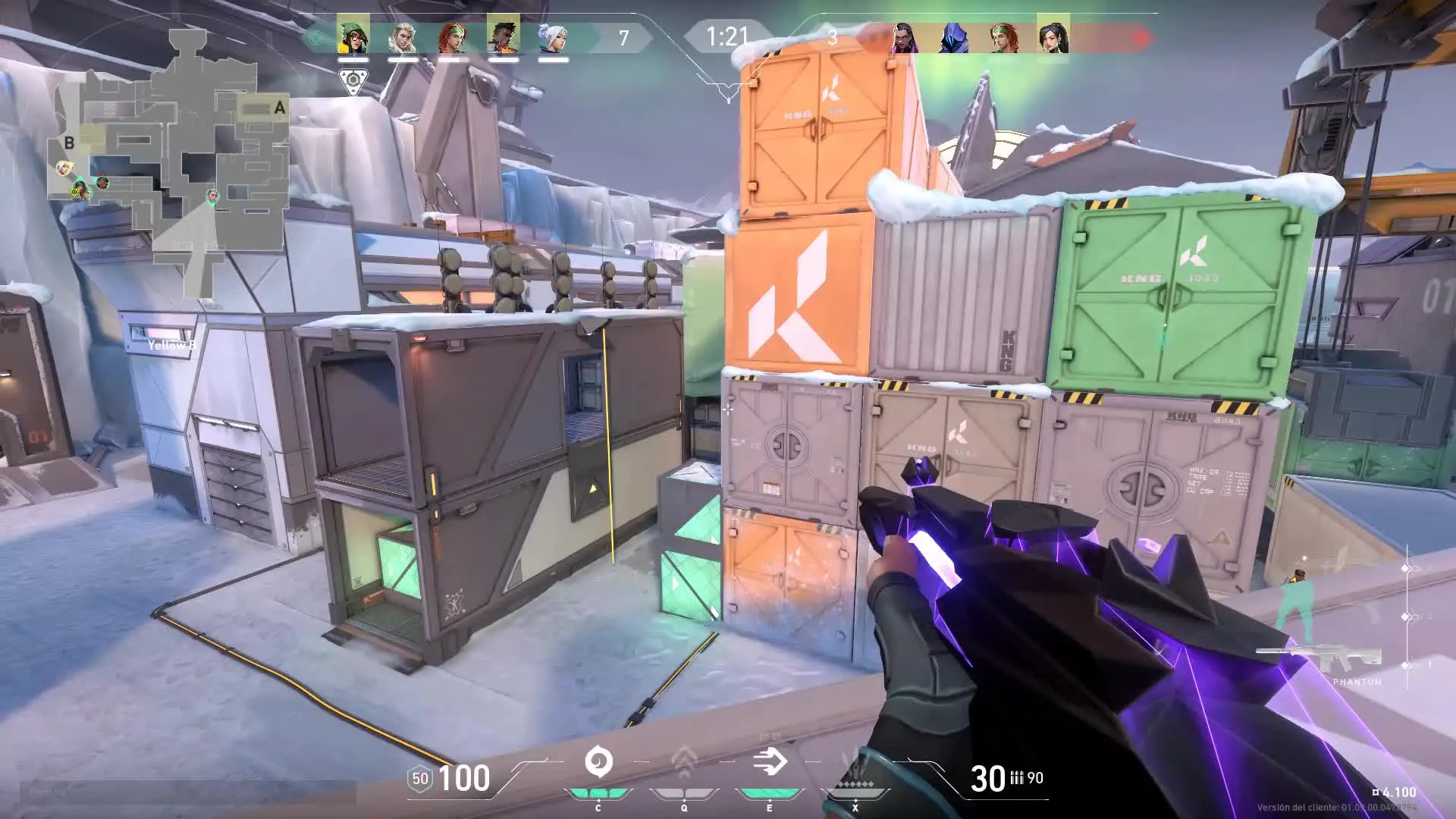Screen dimensions: 1456x819
Task: Select the A site marker on minimap
Action: point(279,108)
